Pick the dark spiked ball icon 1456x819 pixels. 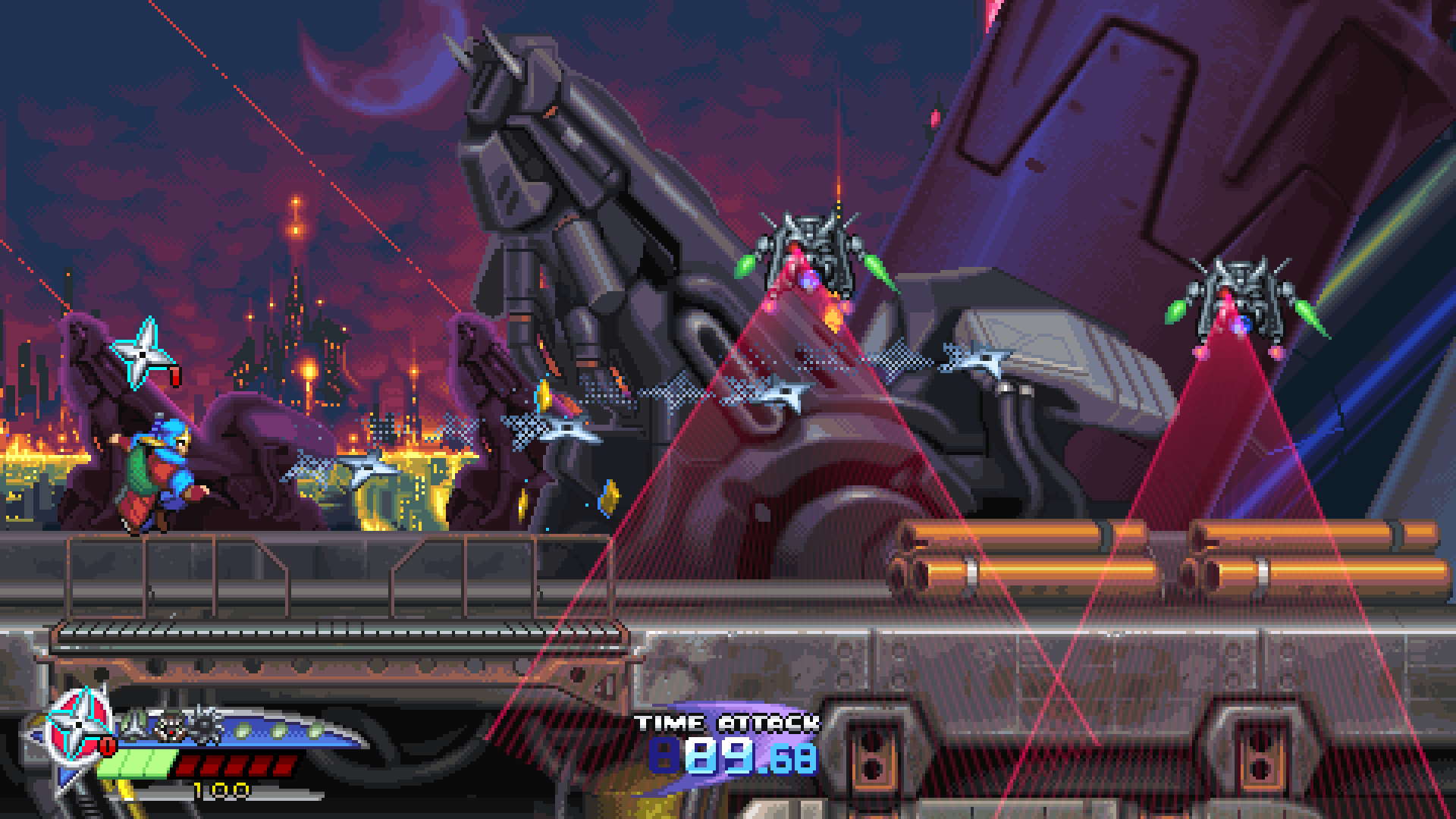tap(205, 724)
